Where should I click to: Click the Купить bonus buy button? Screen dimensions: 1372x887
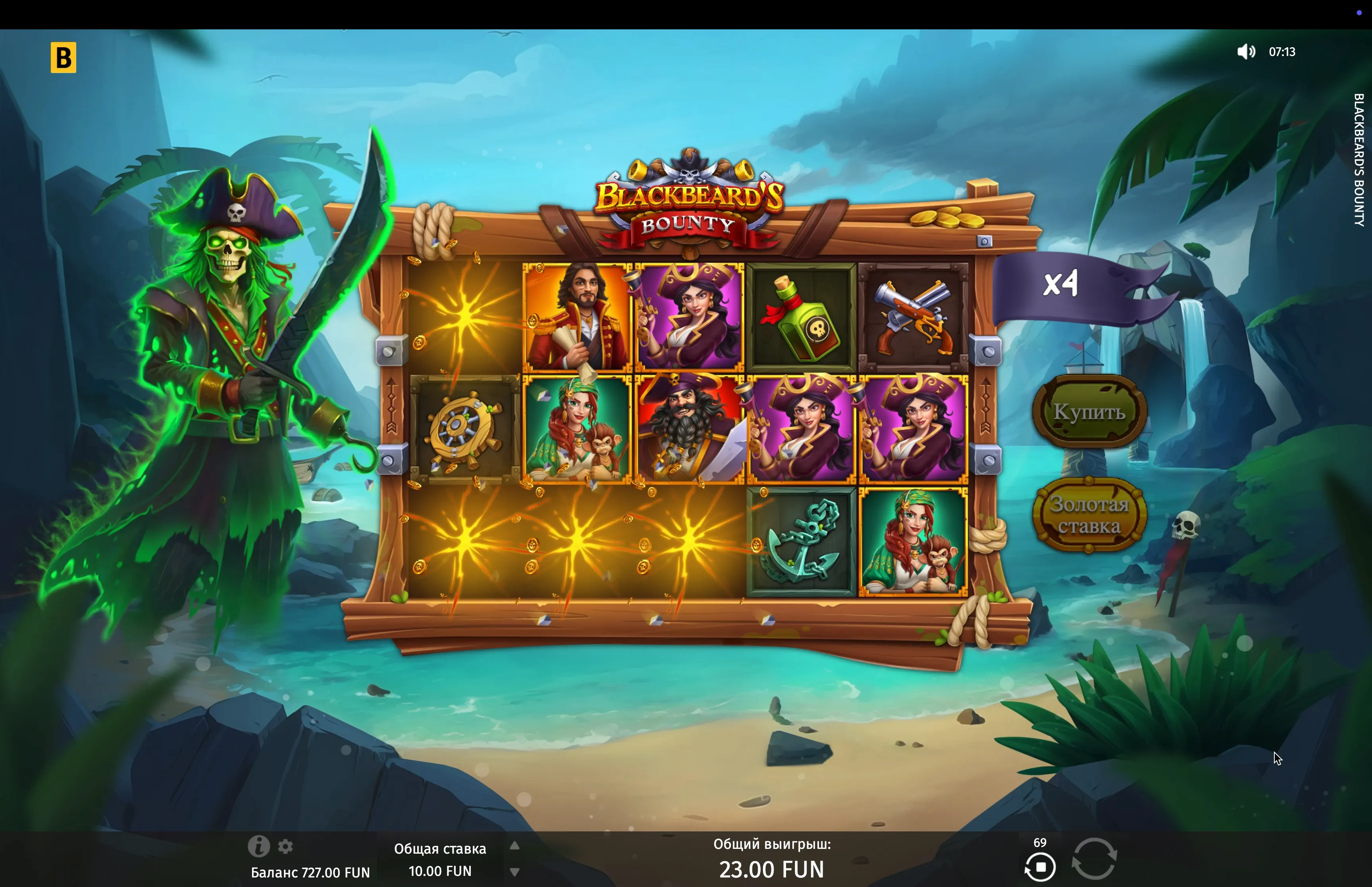click(x=1089, y=412)
